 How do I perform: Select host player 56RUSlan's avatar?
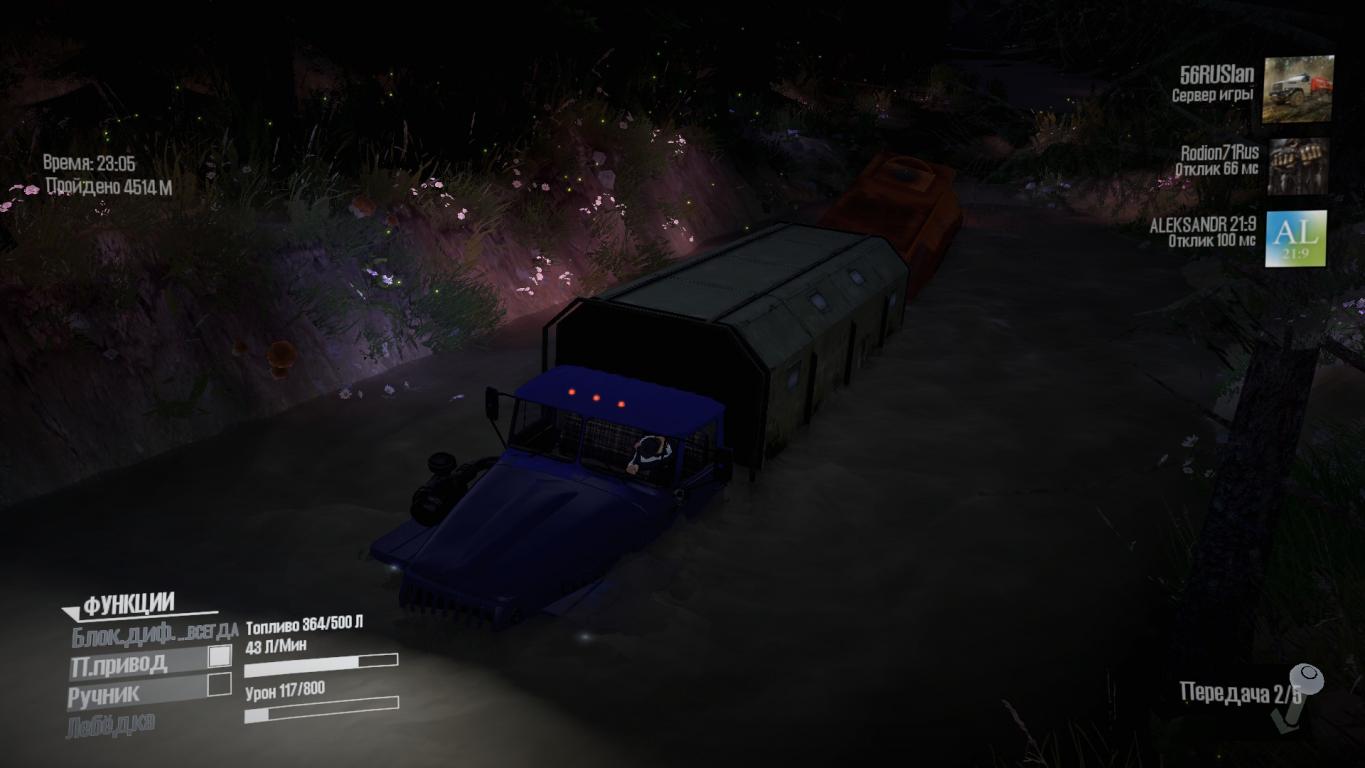(1297, 89)
